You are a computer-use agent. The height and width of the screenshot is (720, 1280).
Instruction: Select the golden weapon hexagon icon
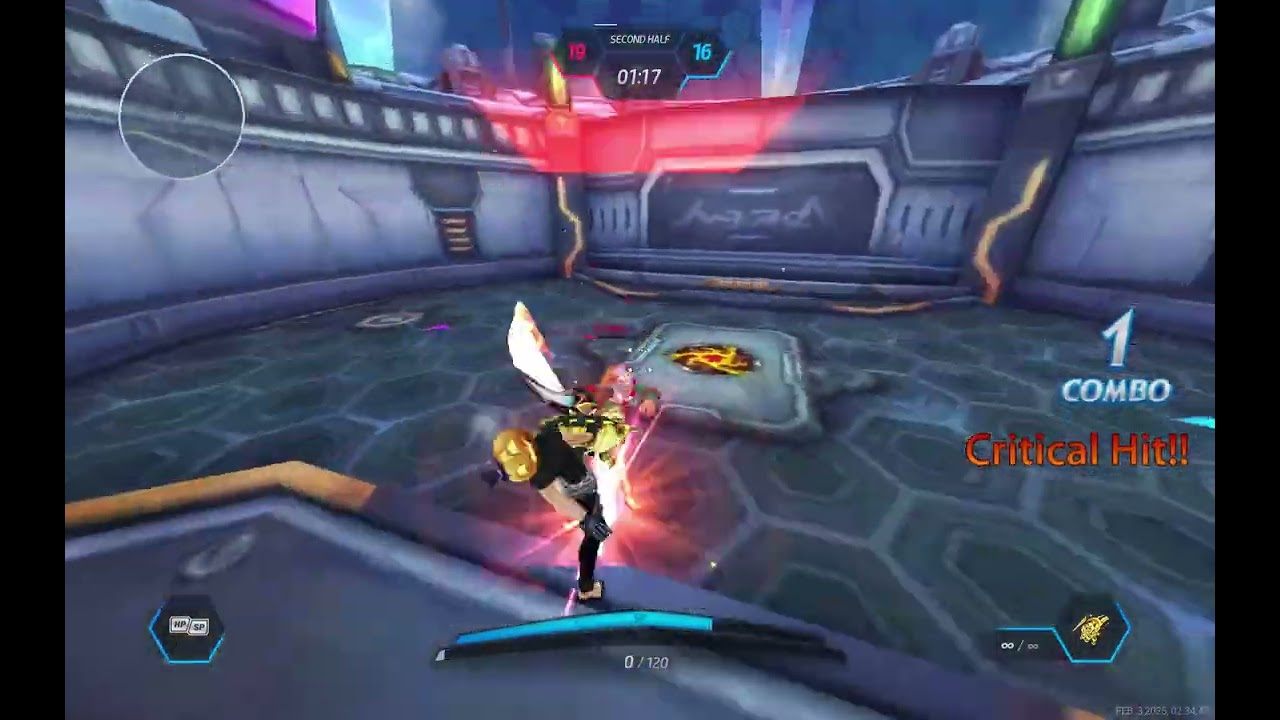[1092, 630]
